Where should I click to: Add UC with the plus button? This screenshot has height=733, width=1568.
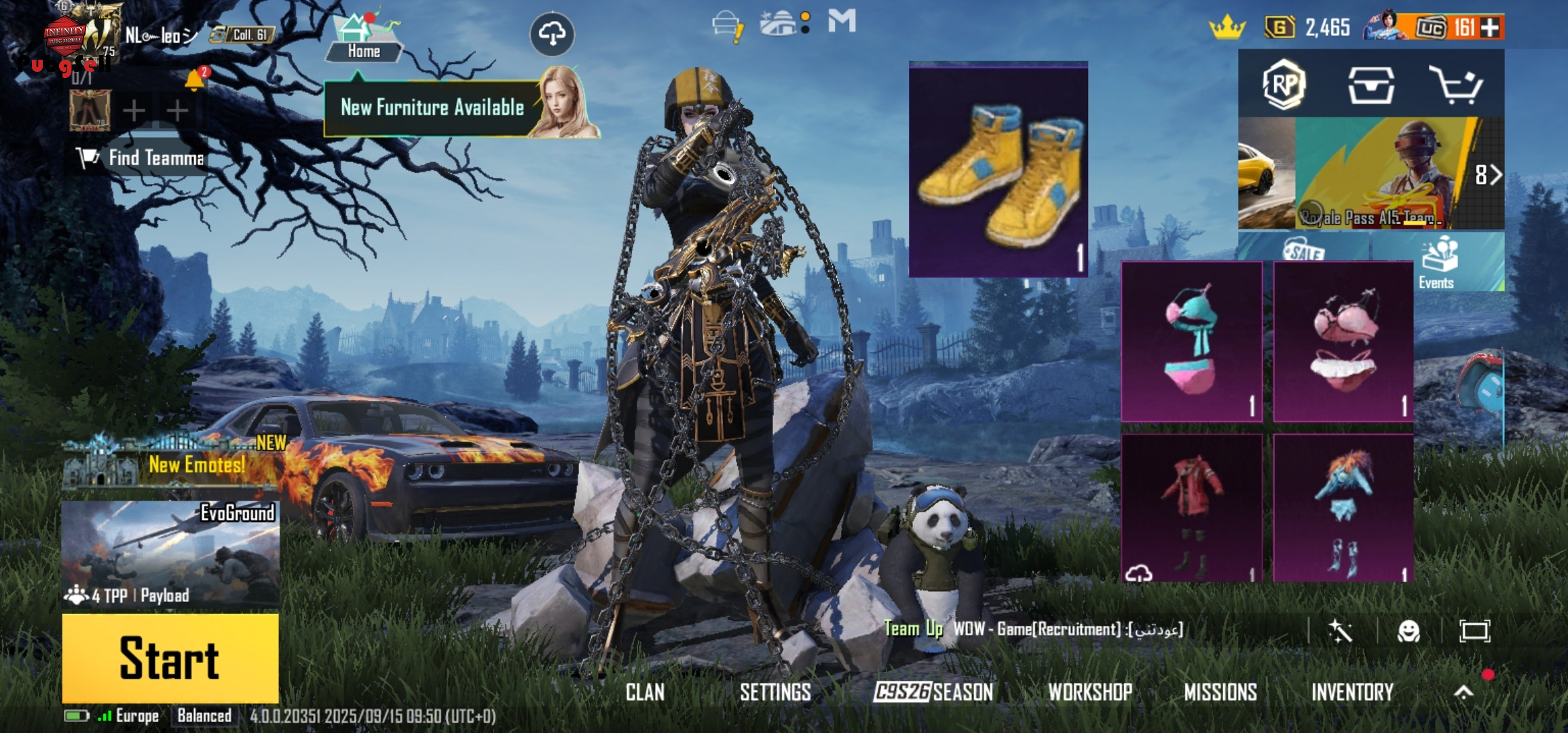1491,28
